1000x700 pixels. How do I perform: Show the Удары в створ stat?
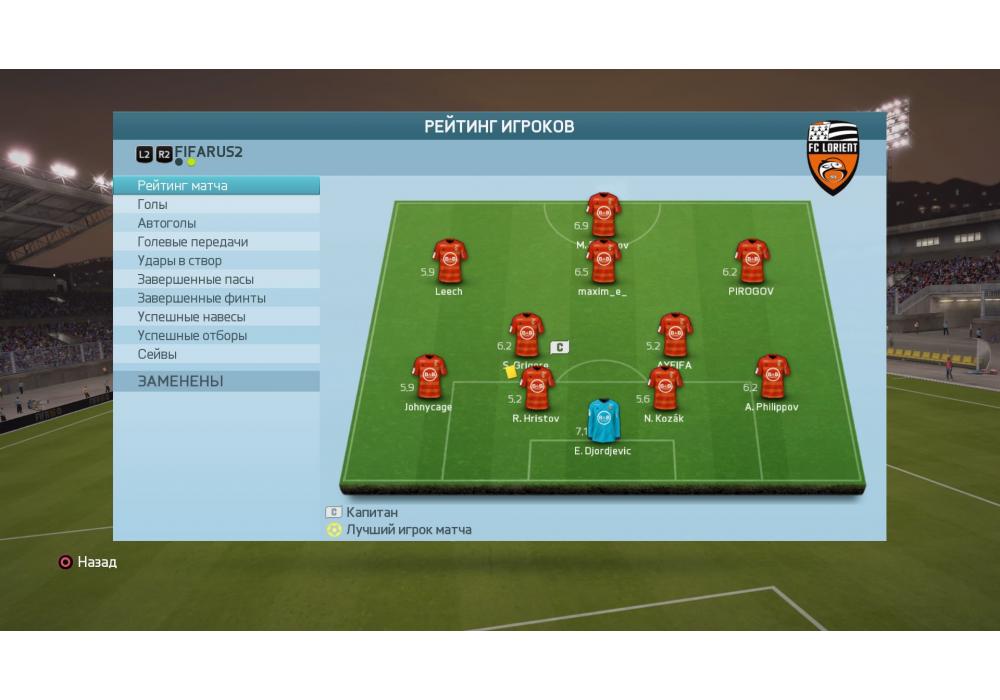[217, 261]
